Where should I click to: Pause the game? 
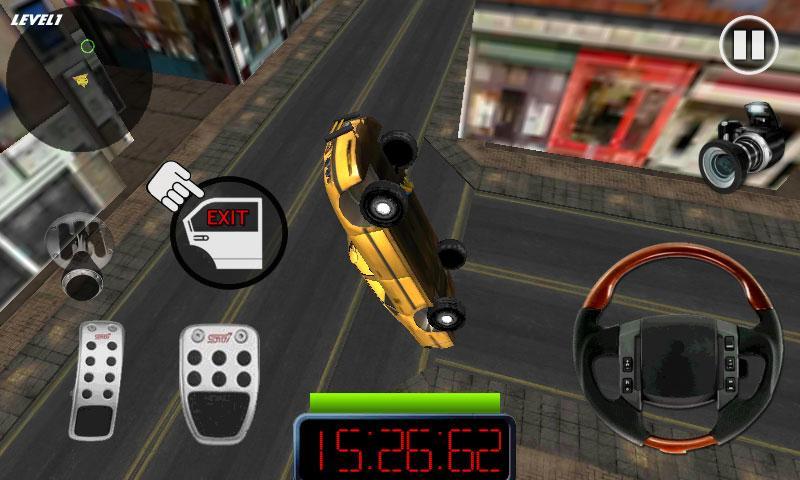[747, 45]
